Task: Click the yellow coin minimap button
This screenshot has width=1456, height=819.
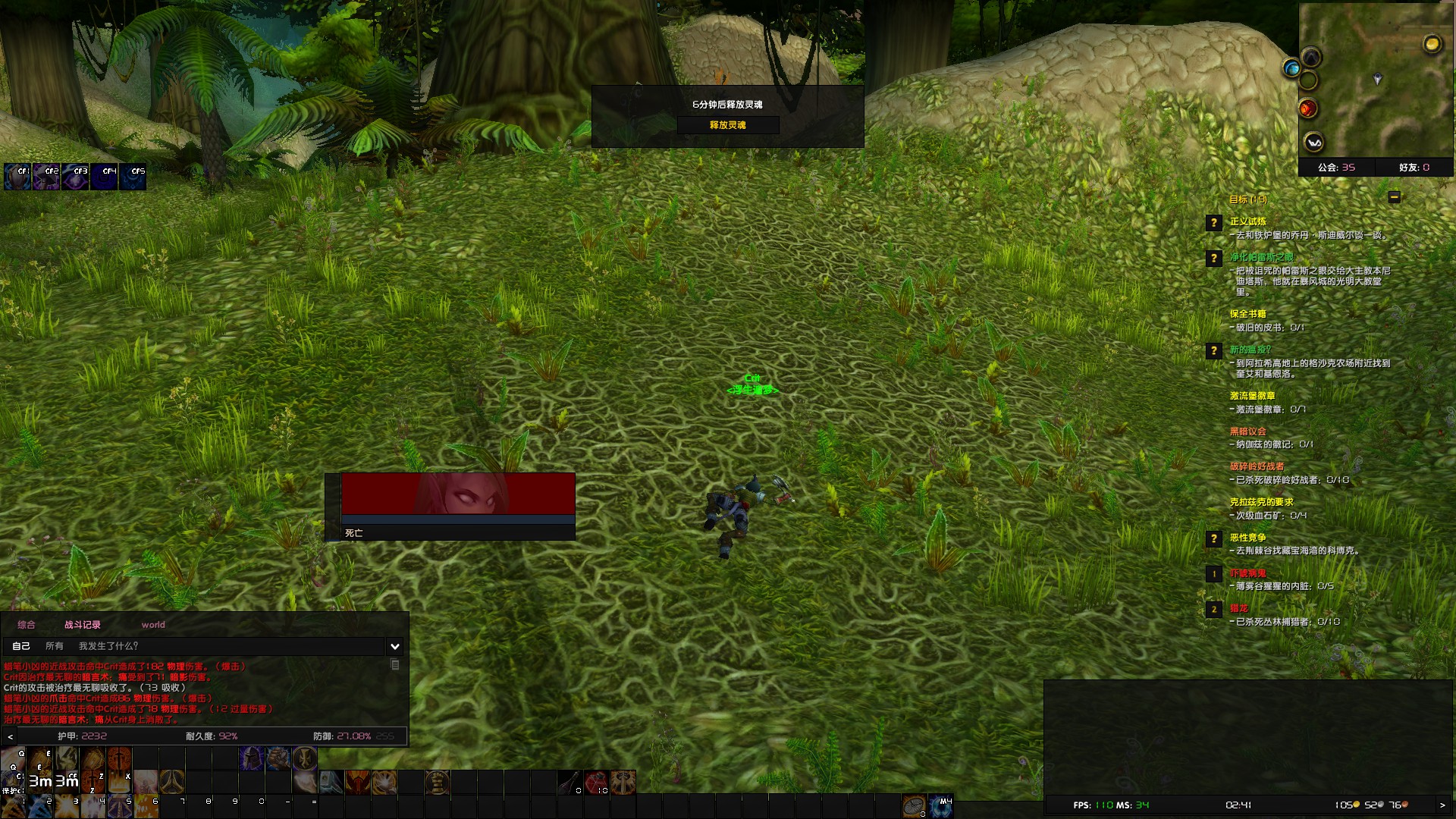Action: (x=1432, y=45)
